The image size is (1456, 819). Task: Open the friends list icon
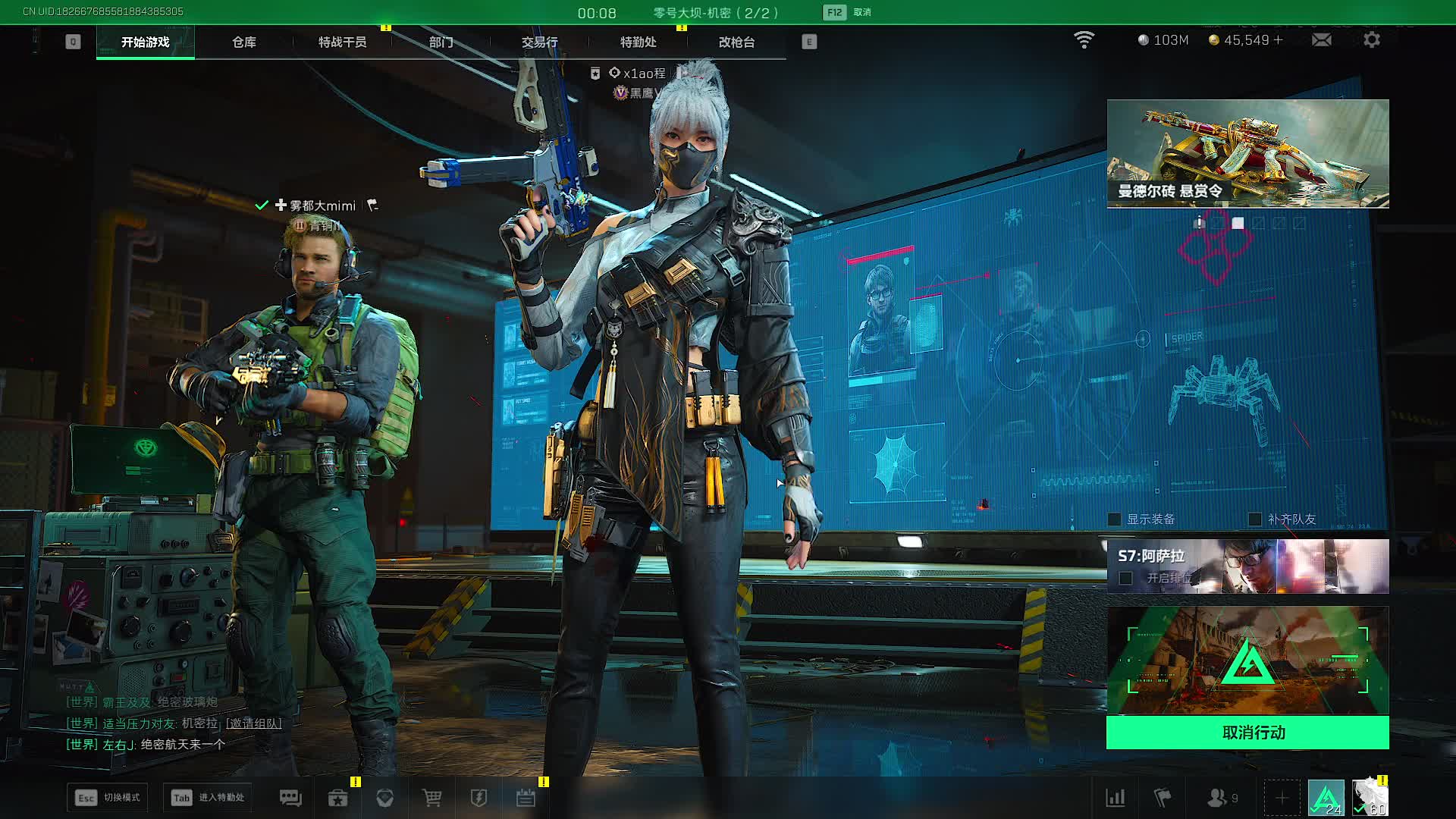pyautogui.click(x=1217, y=798)
